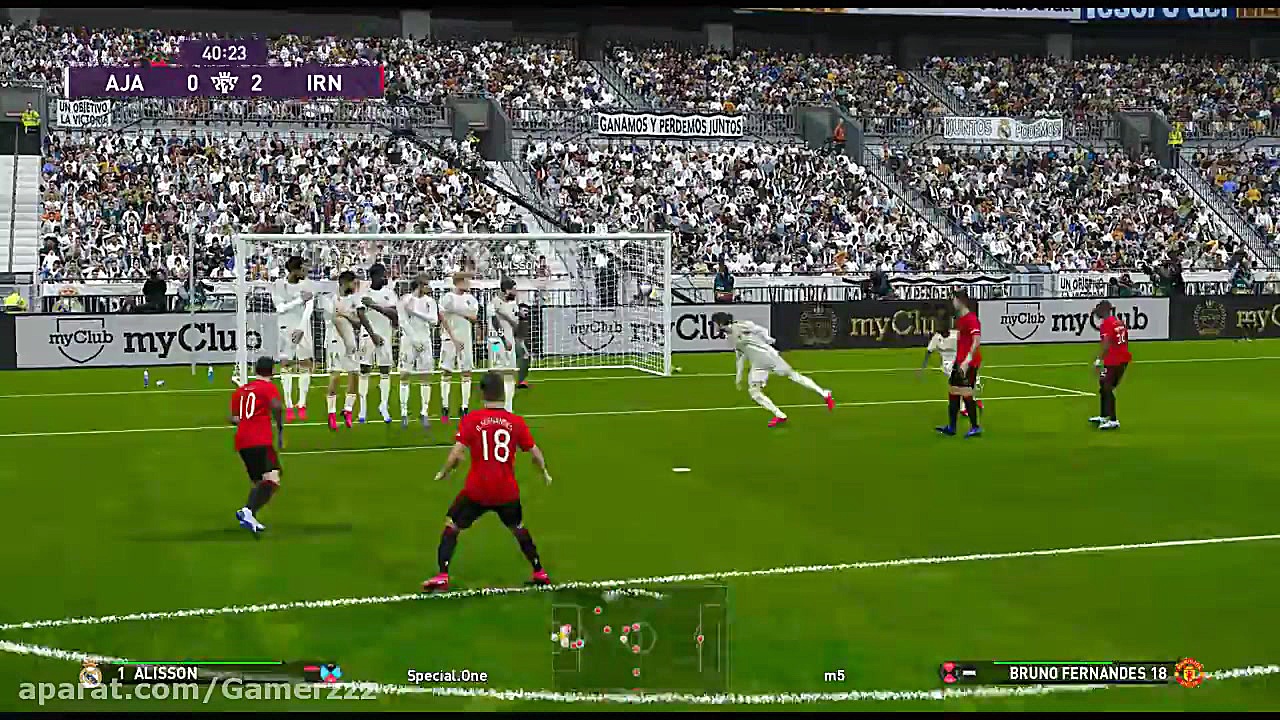Click the white keeper dot on the radar
The height and width of the screenshot is (720, 1280).
coord(554,638)
